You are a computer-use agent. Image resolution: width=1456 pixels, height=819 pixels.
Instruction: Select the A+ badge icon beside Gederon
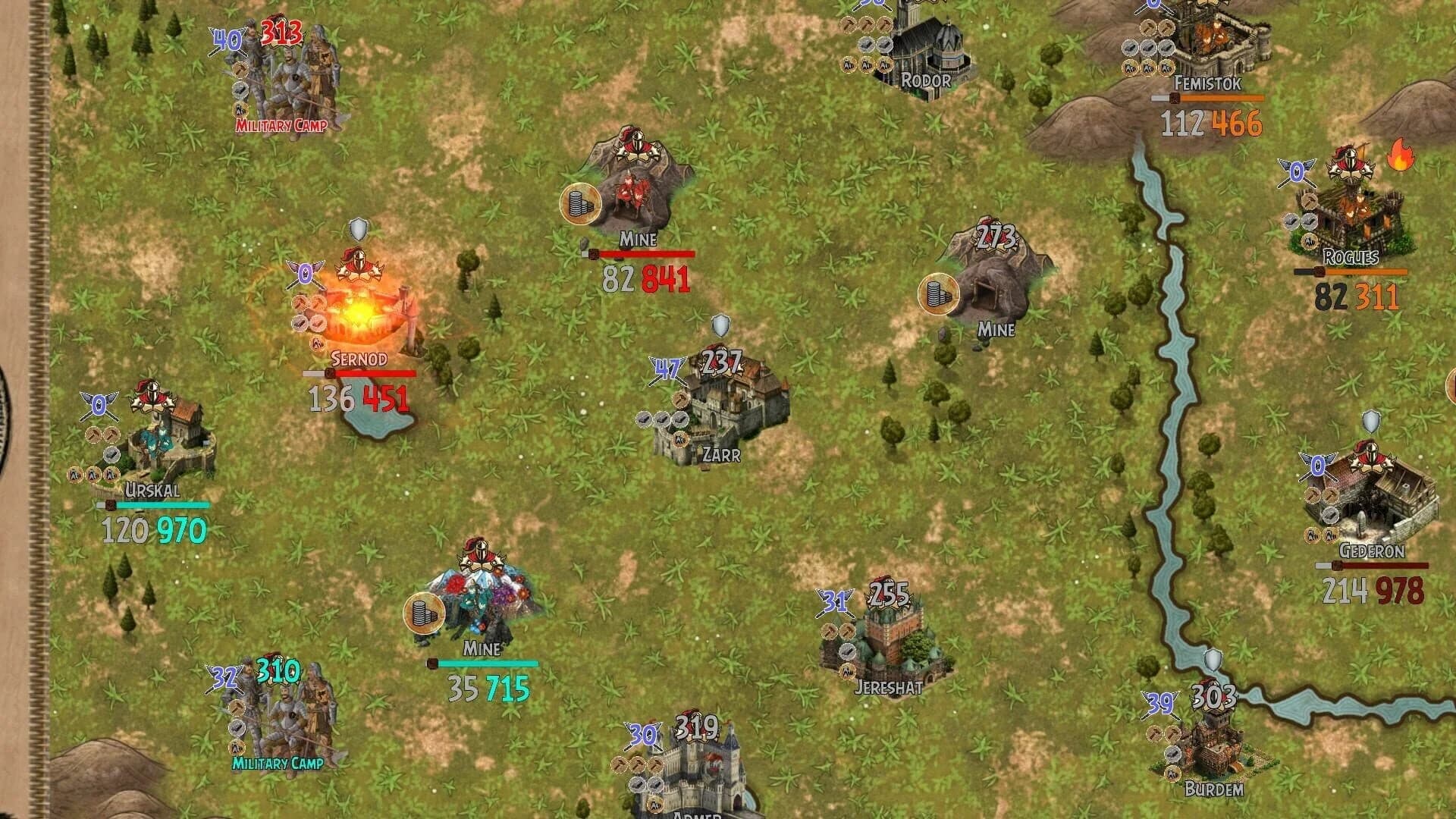tap(1312, 535)
